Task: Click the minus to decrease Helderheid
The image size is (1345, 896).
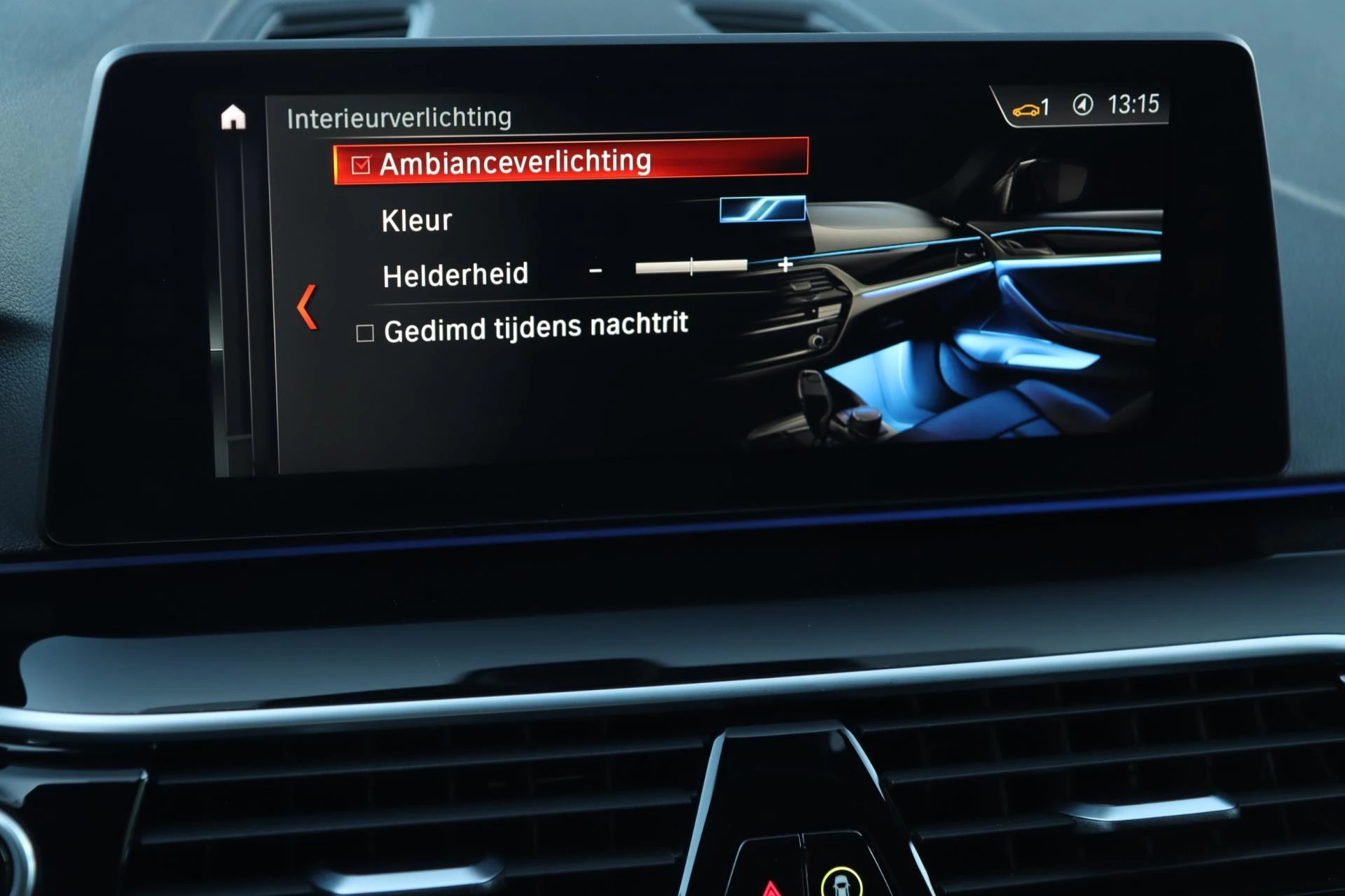Action: (x=597, y=270)
